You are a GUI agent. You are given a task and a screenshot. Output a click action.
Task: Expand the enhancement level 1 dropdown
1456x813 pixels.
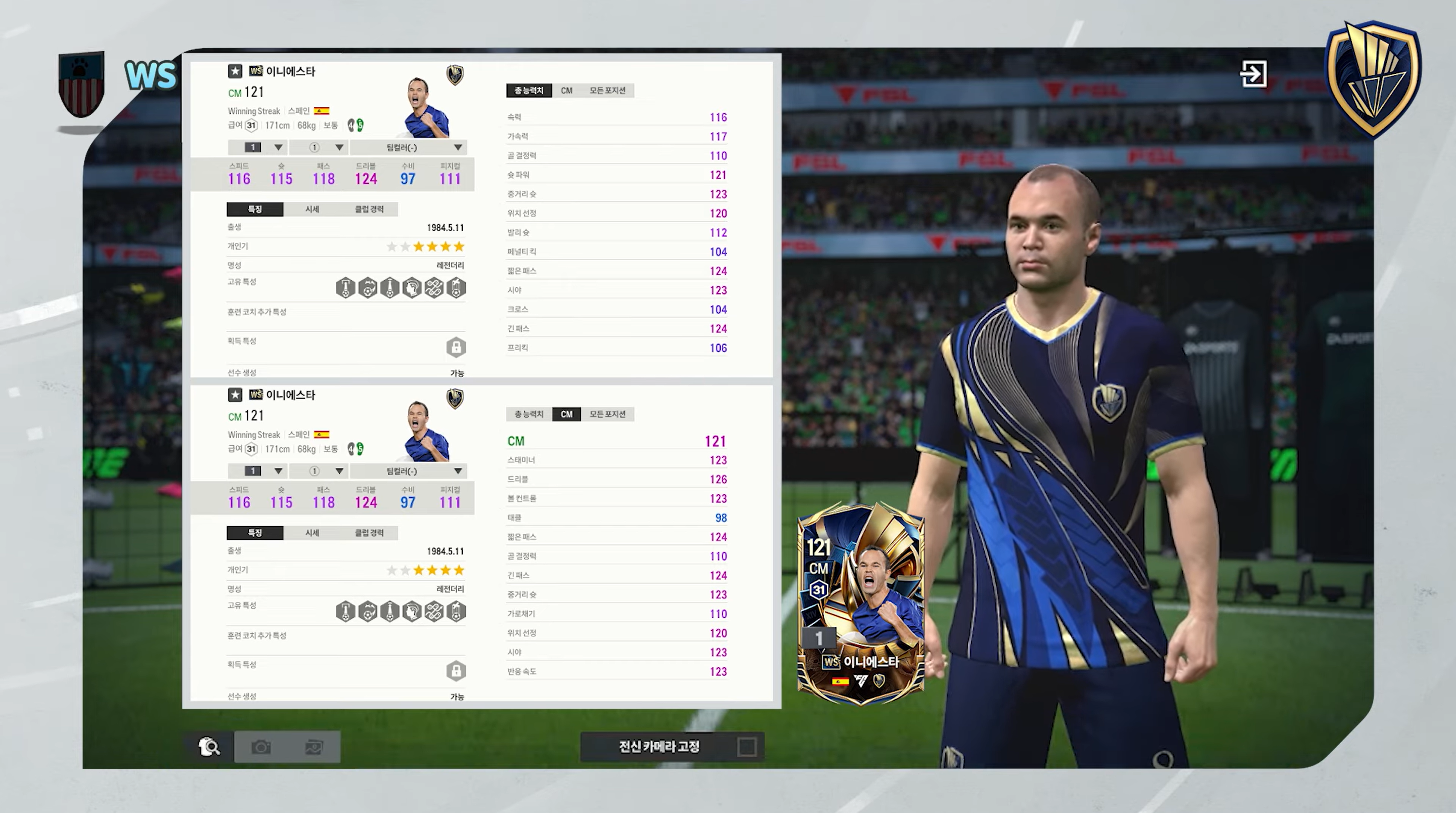point(258,147)
